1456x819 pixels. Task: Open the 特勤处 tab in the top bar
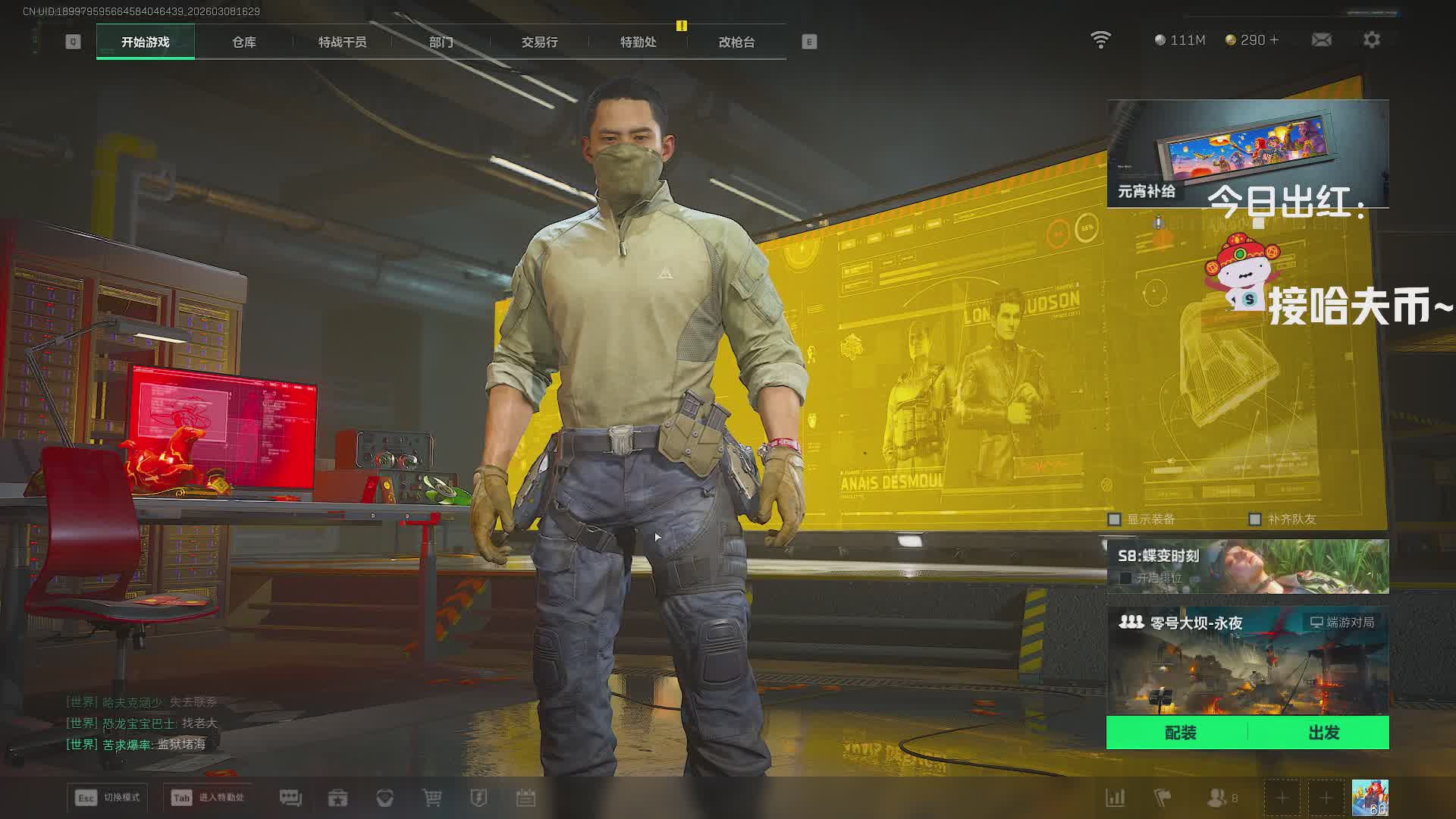click(638, 42)
